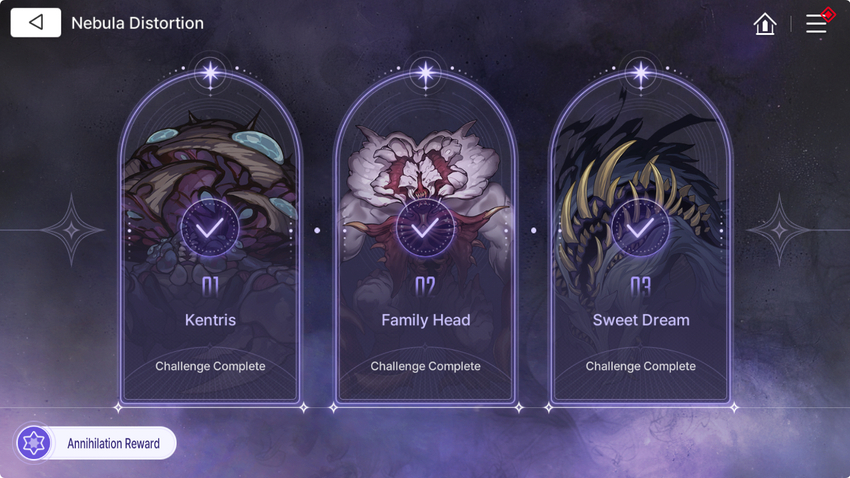View the Annihilation Reward
850x478 pixels.
coord(96,443)
